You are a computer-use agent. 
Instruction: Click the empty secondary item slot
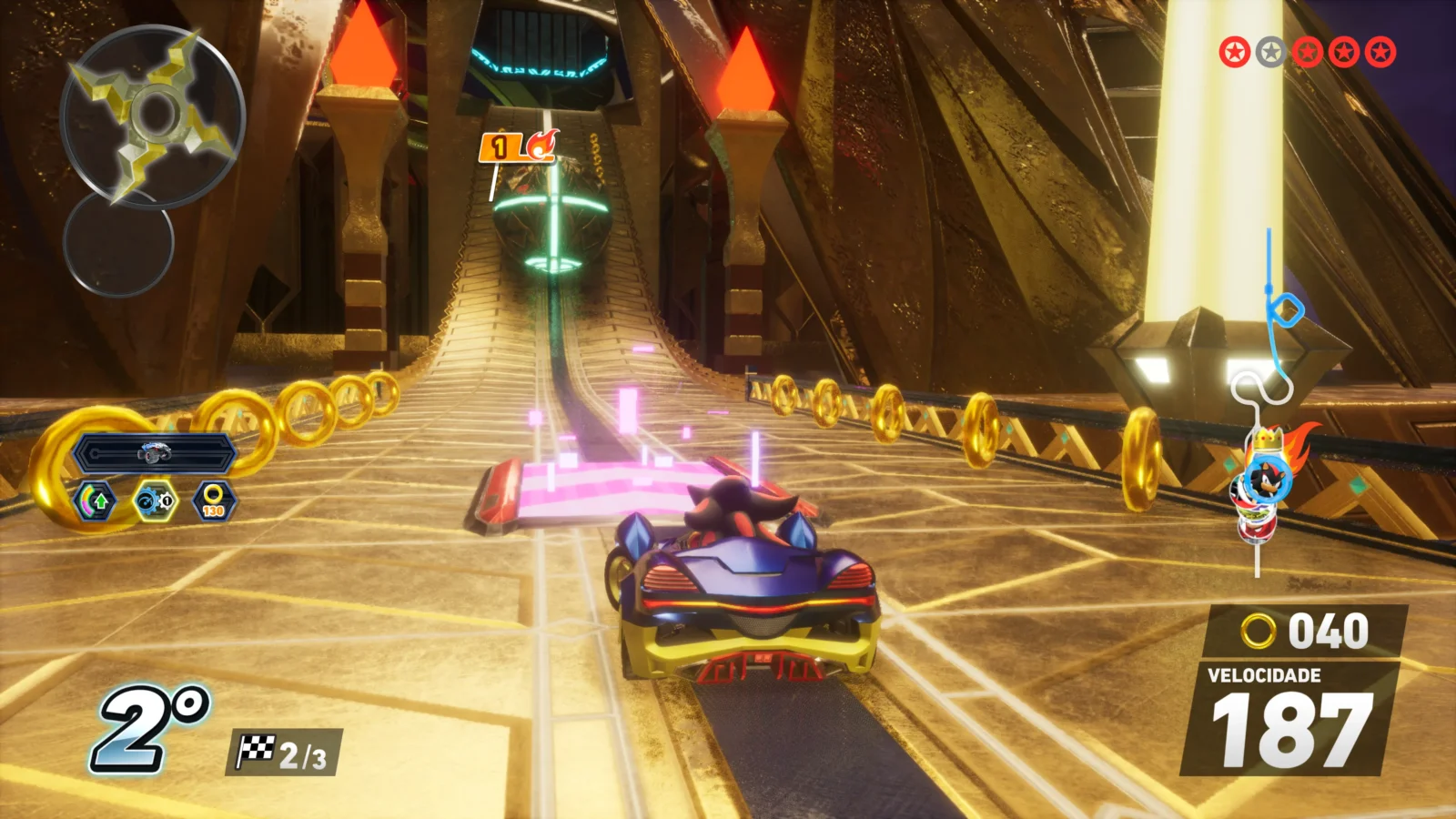(x=118, y=242)
